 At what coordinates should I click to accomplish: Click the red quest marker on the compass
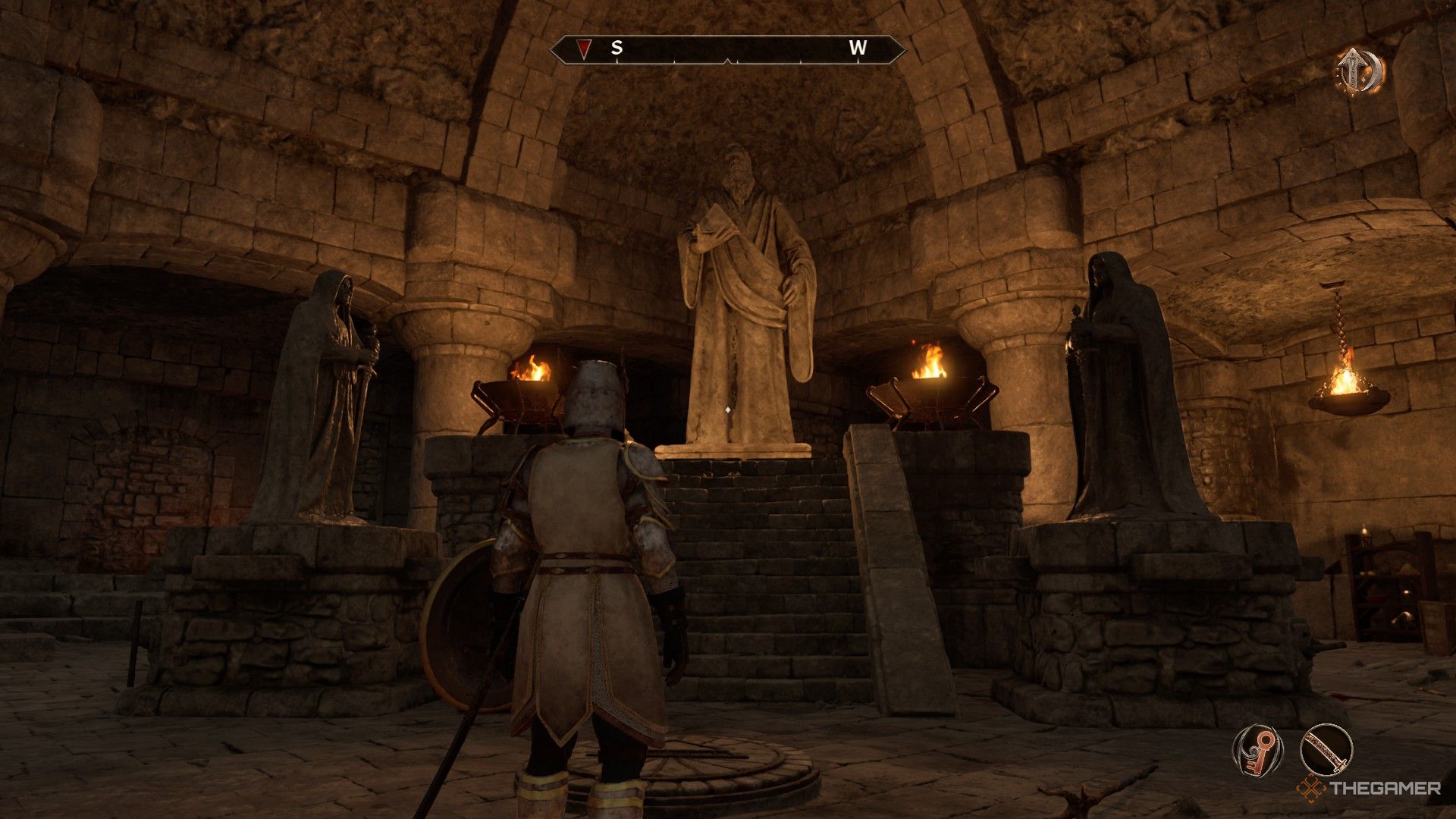tap(582, 49)
